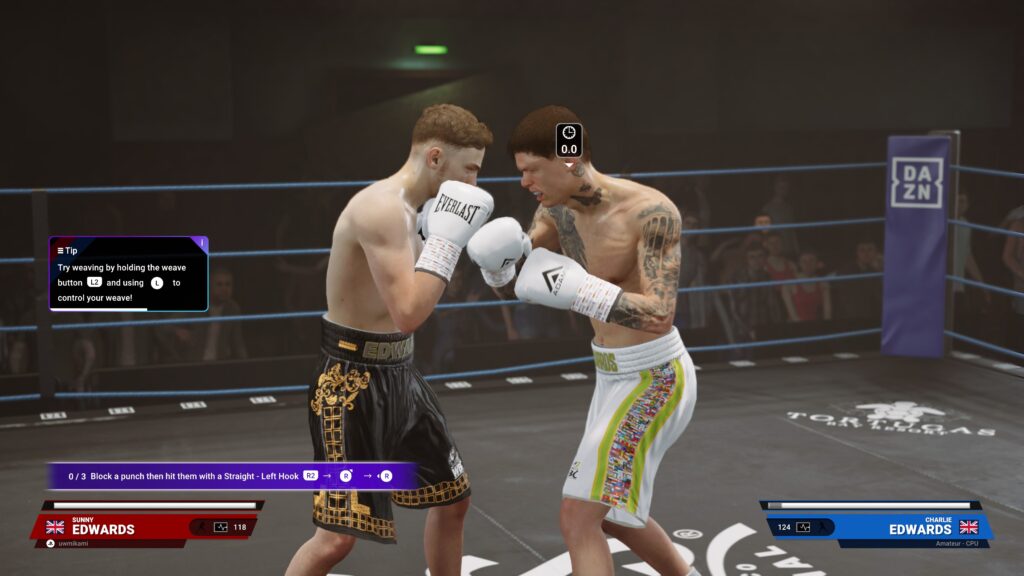Click the stopwatch icon above Charlie's head
Image resolution: width=1024 pixels, height=576 pixels.
point(569,133)
